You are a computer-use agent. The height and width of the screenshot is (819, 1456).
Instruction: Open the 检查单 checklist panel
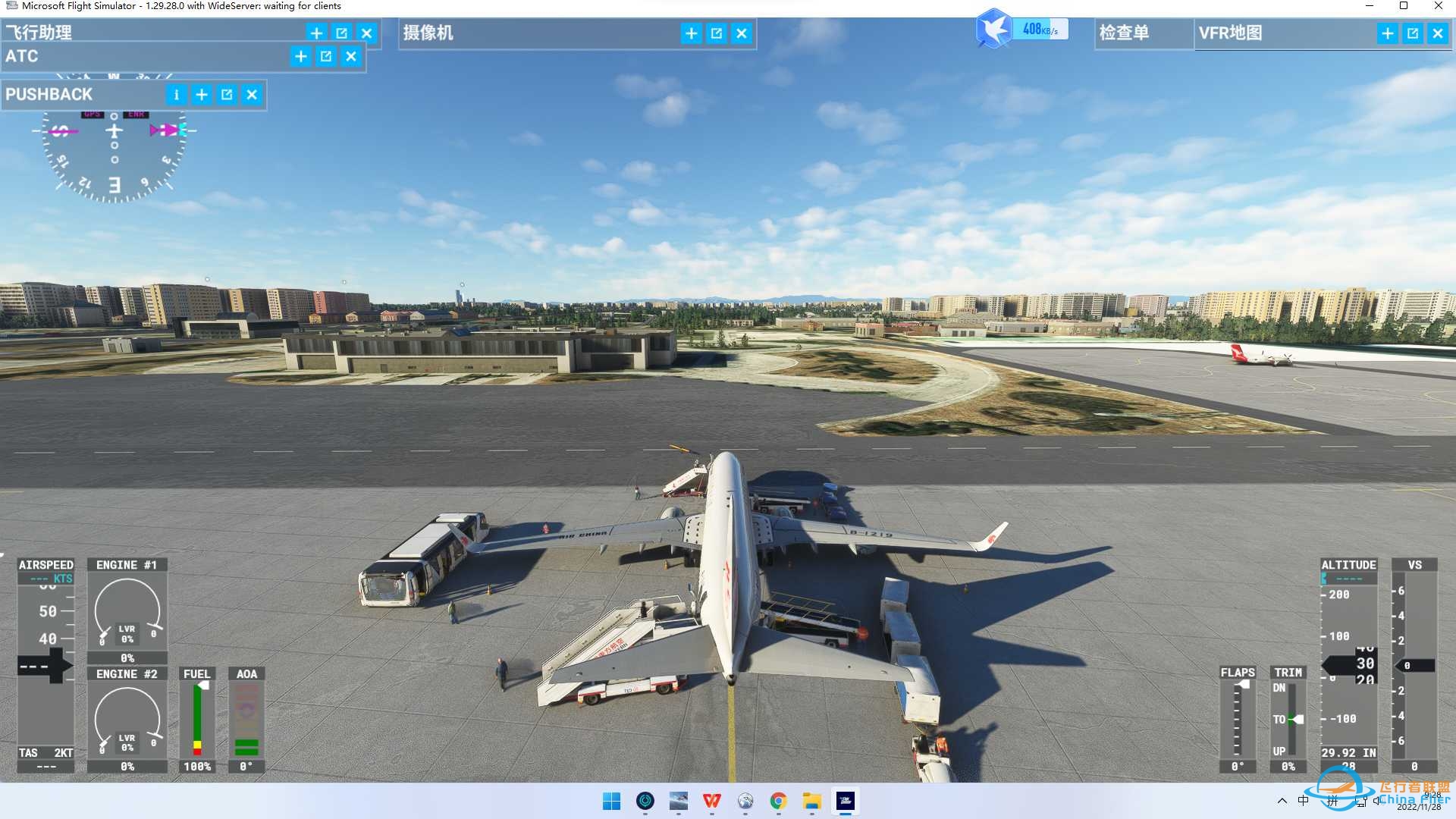coord(1124,33)
